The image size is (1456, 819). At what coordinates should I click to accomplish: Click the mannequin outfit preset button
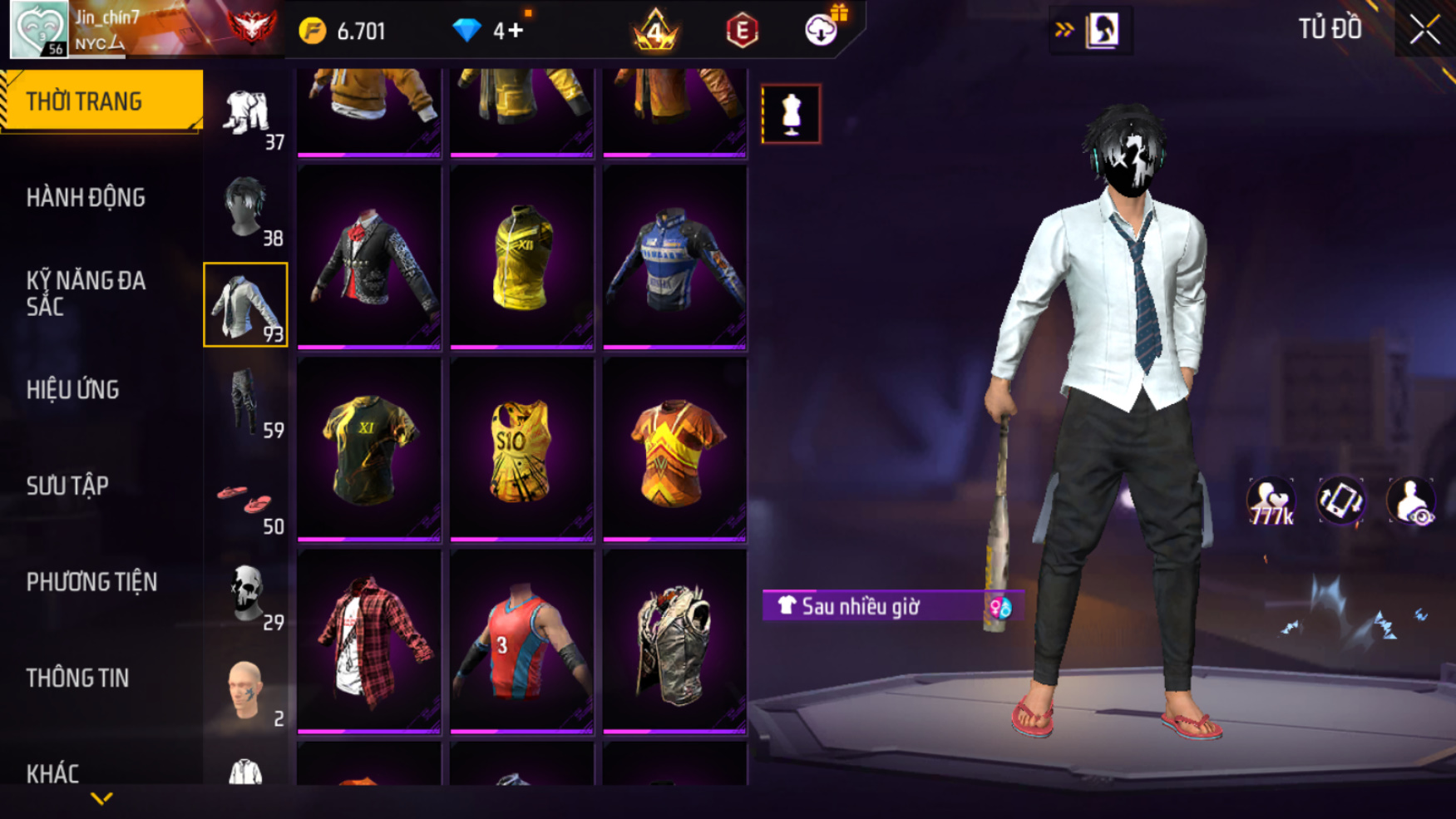(791, 114)
